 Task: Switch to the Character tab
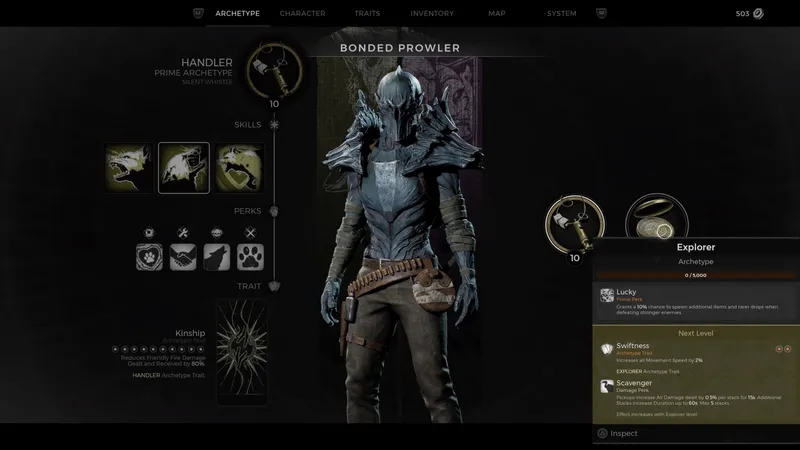(x=302, y=13)
